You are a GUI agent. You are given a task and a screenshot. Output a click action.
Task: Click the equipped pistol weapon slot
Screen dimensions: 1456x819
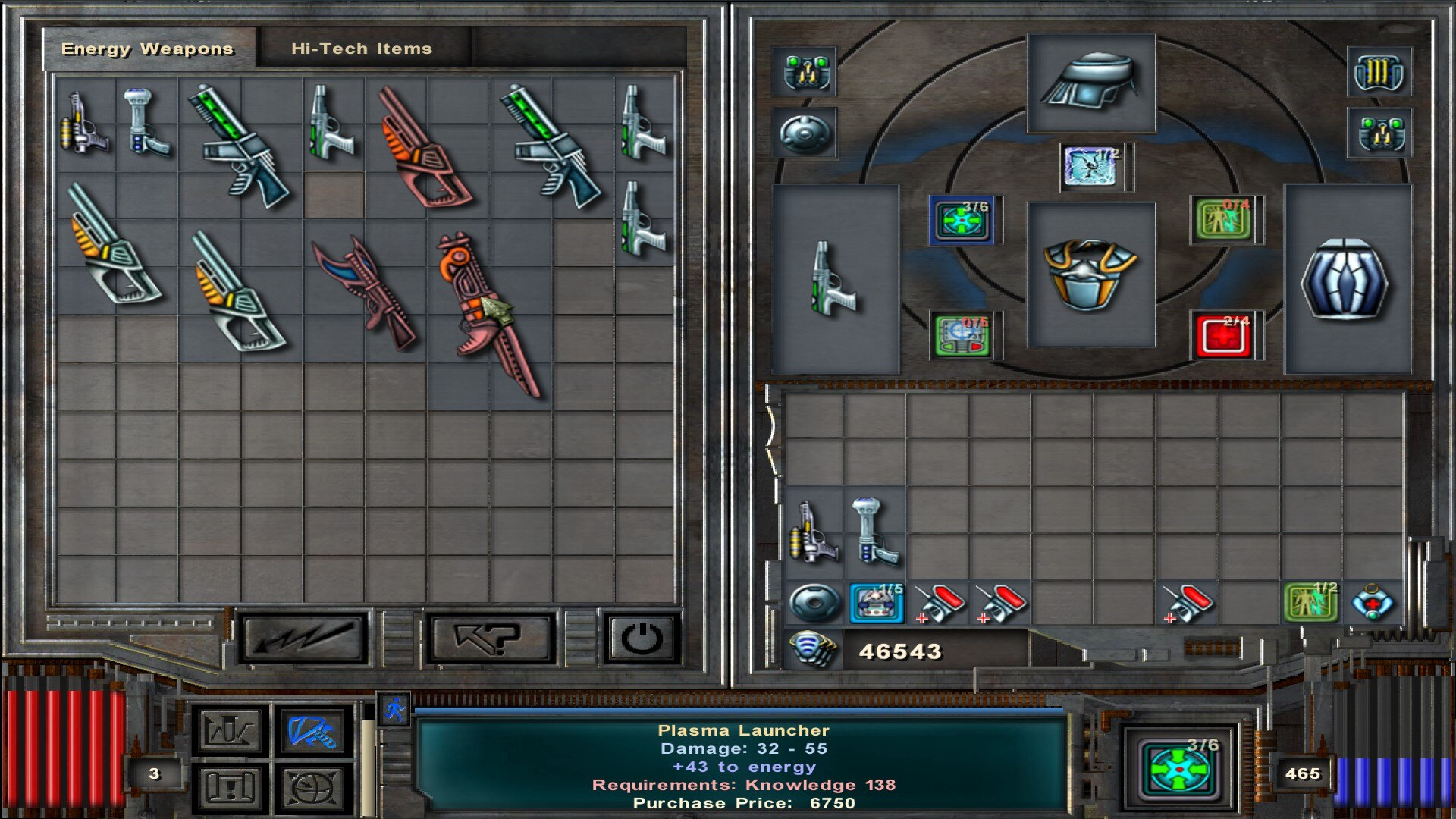pyautogui.click(x=835, y=279)
